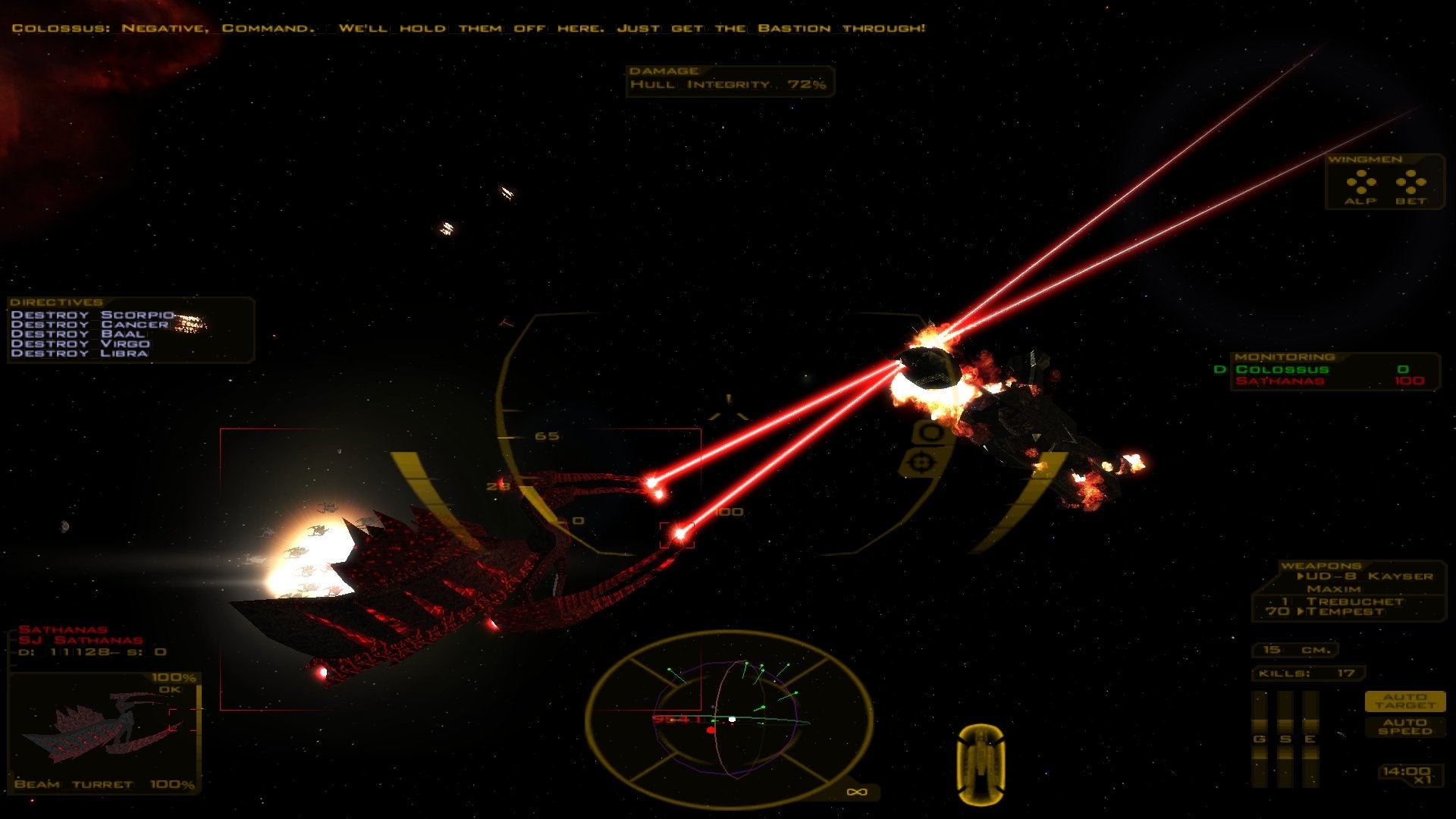Click a Beta wingman status dot

1410,173
